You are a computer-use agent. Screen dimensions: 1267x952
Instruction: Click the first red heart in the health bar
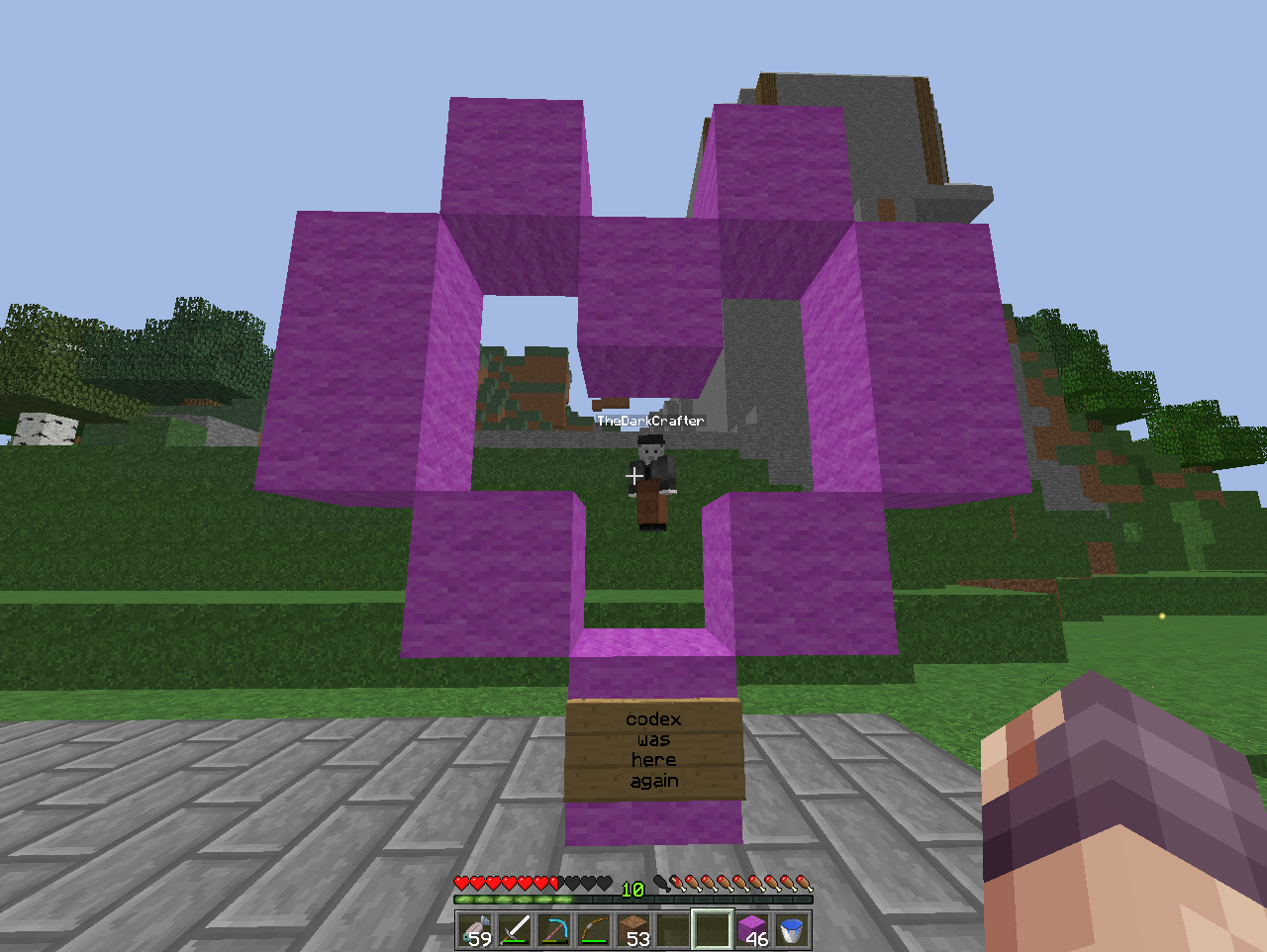coord(461,883)
